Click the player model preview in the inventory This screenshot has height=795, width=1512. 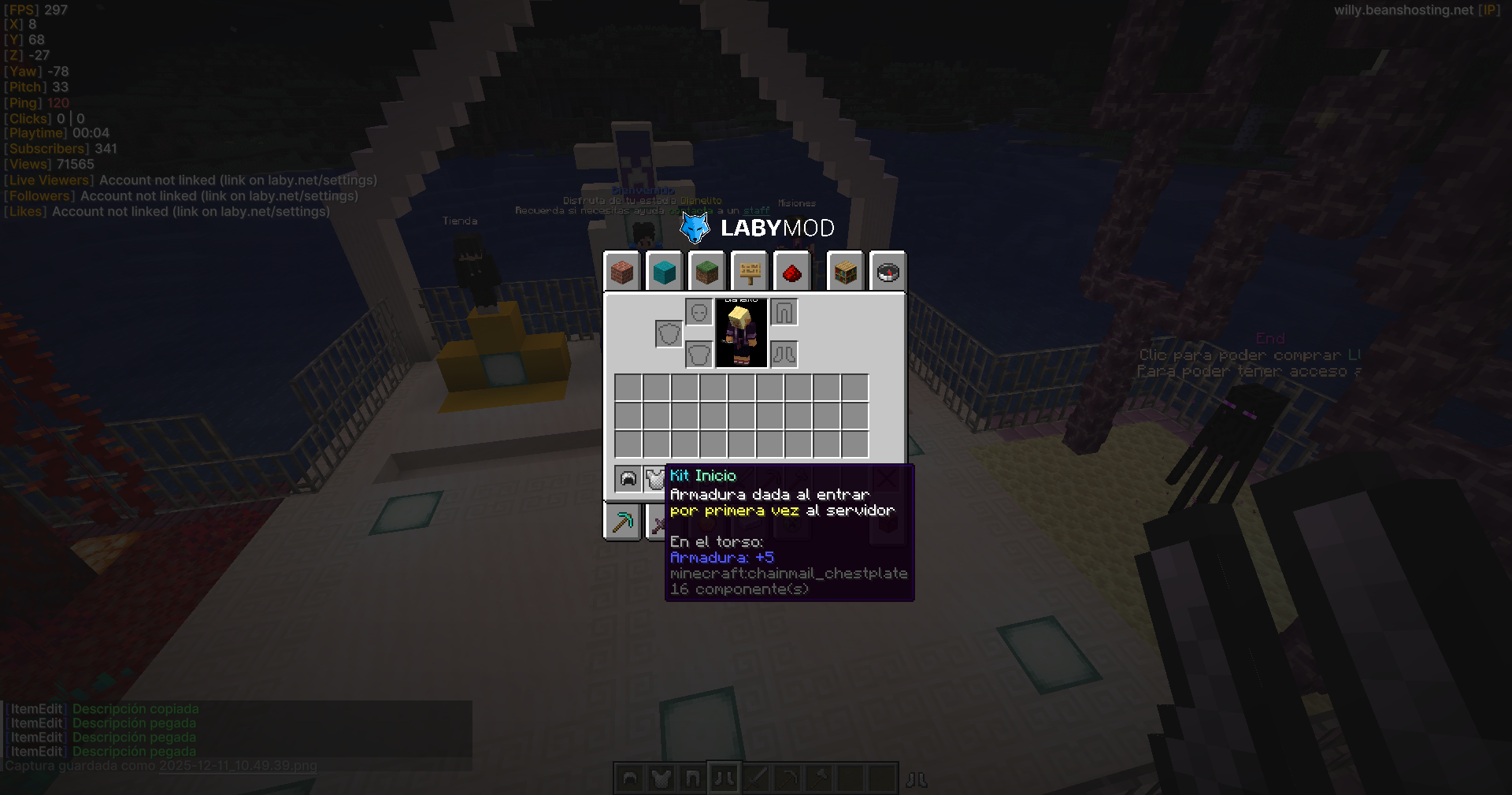(x=741, y=334)
